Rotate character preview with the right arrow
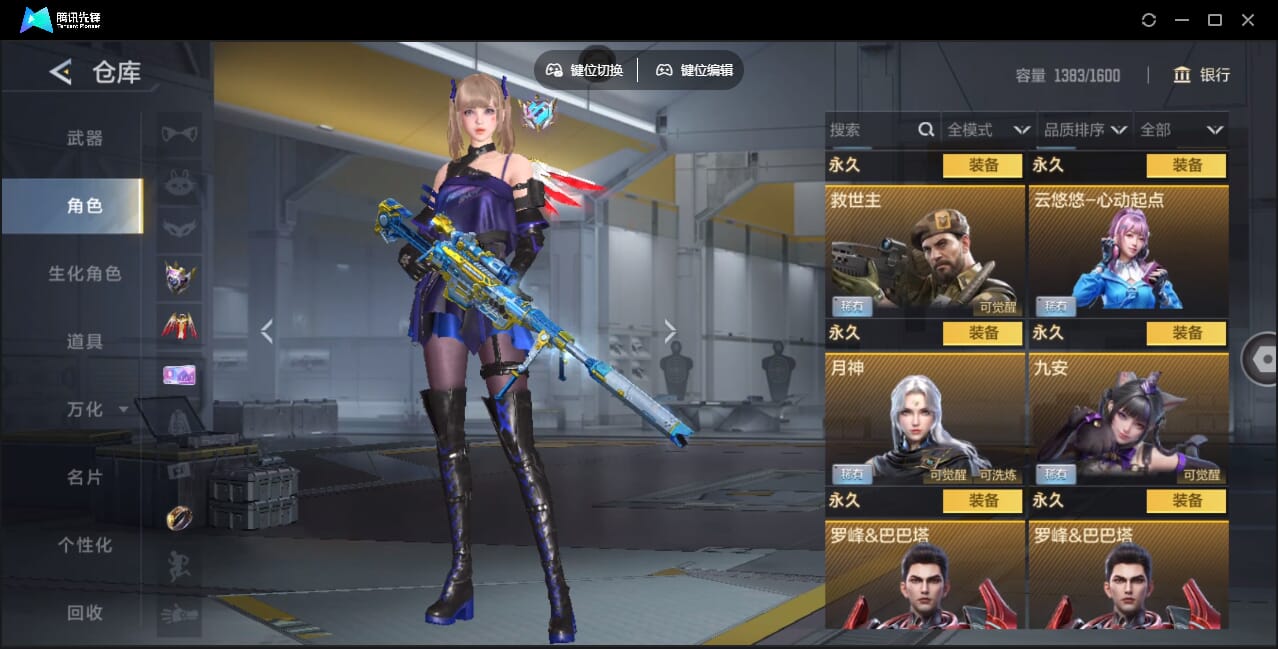This screenshot has height=649, width=1278. 670,331
